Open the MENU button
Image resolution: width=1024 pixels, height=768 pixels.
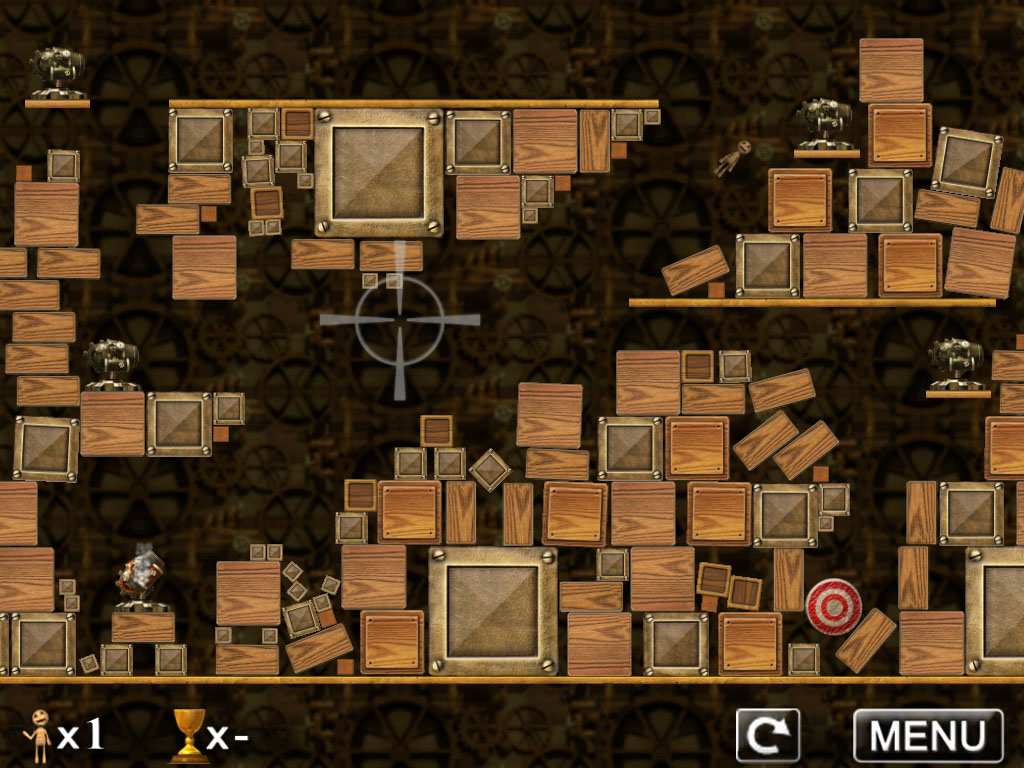click(x=927, y=736)
